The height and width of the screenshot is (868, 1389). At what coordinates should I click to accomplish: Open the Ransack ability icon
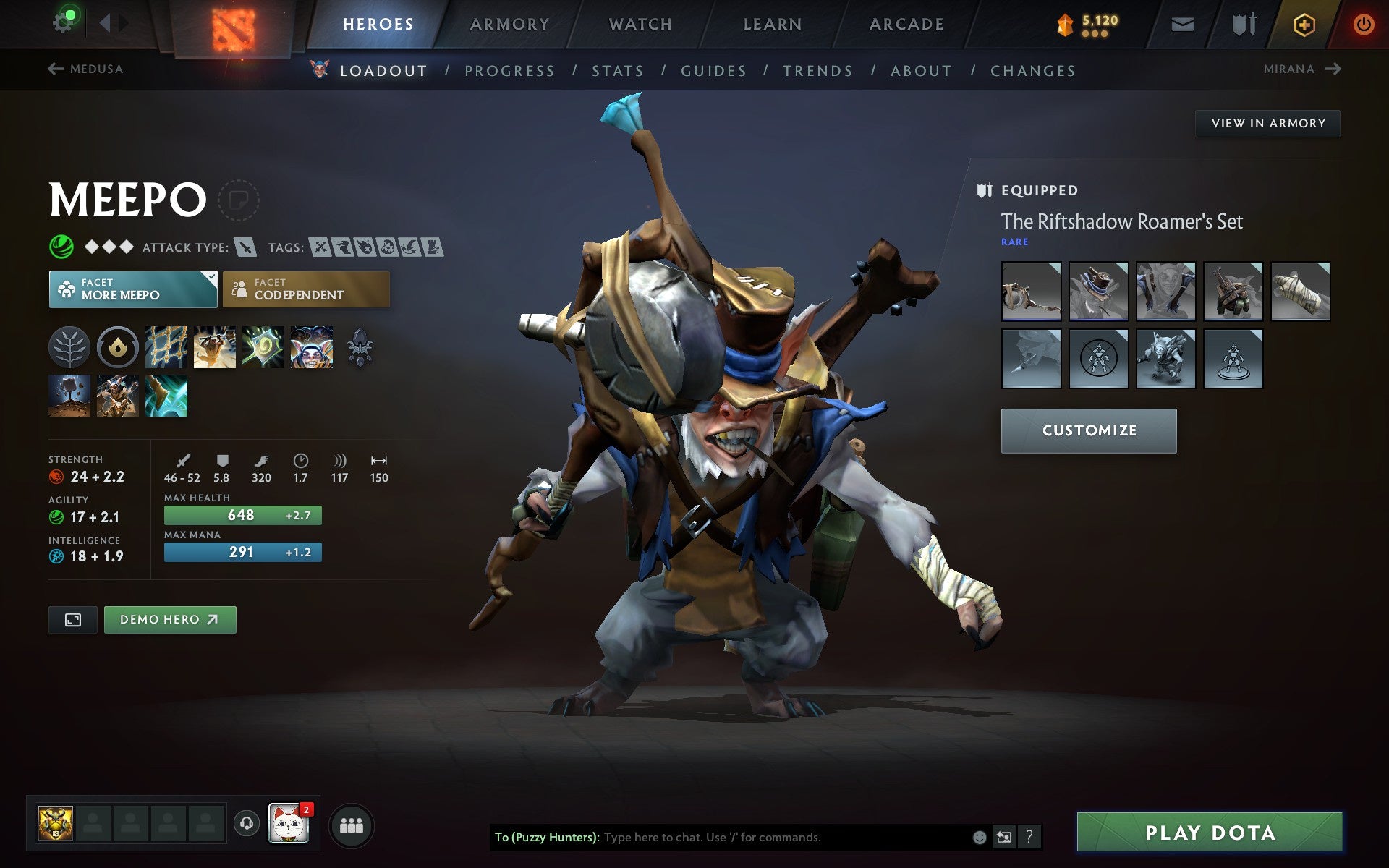[262, 347]
